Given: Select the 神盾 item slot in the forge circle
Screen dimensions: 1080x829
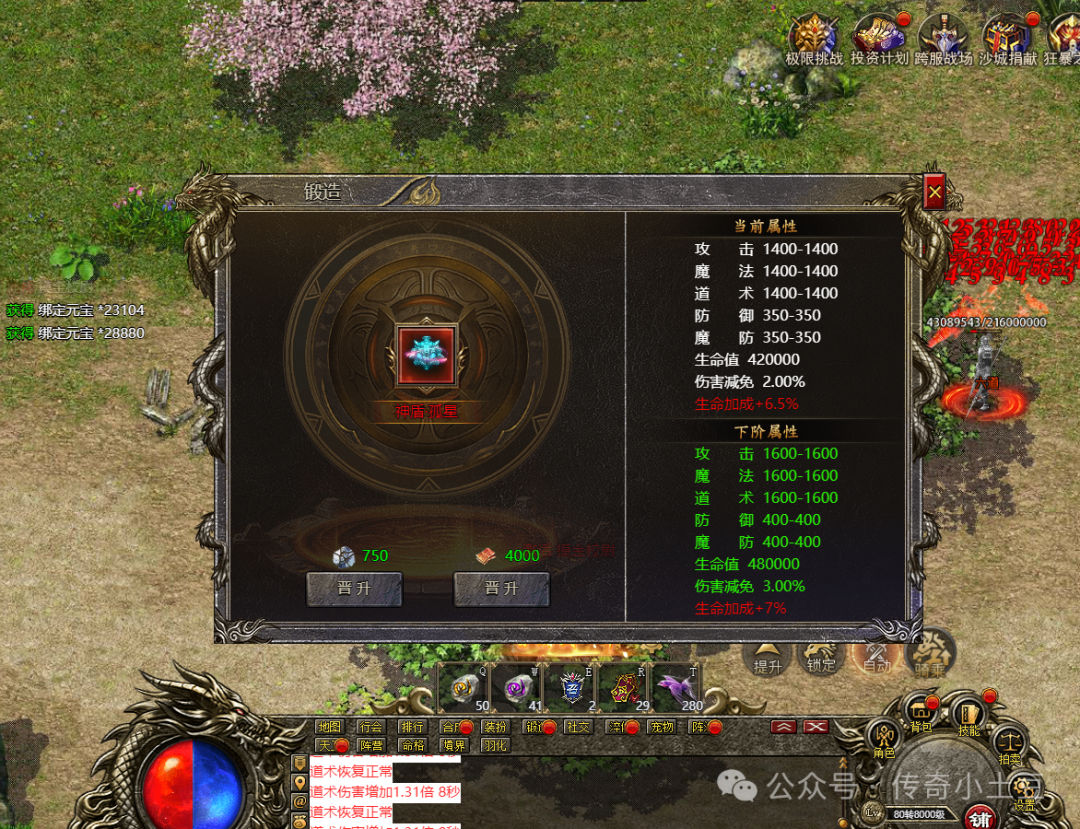Looking at the screenshot, I should coord(427,354).
